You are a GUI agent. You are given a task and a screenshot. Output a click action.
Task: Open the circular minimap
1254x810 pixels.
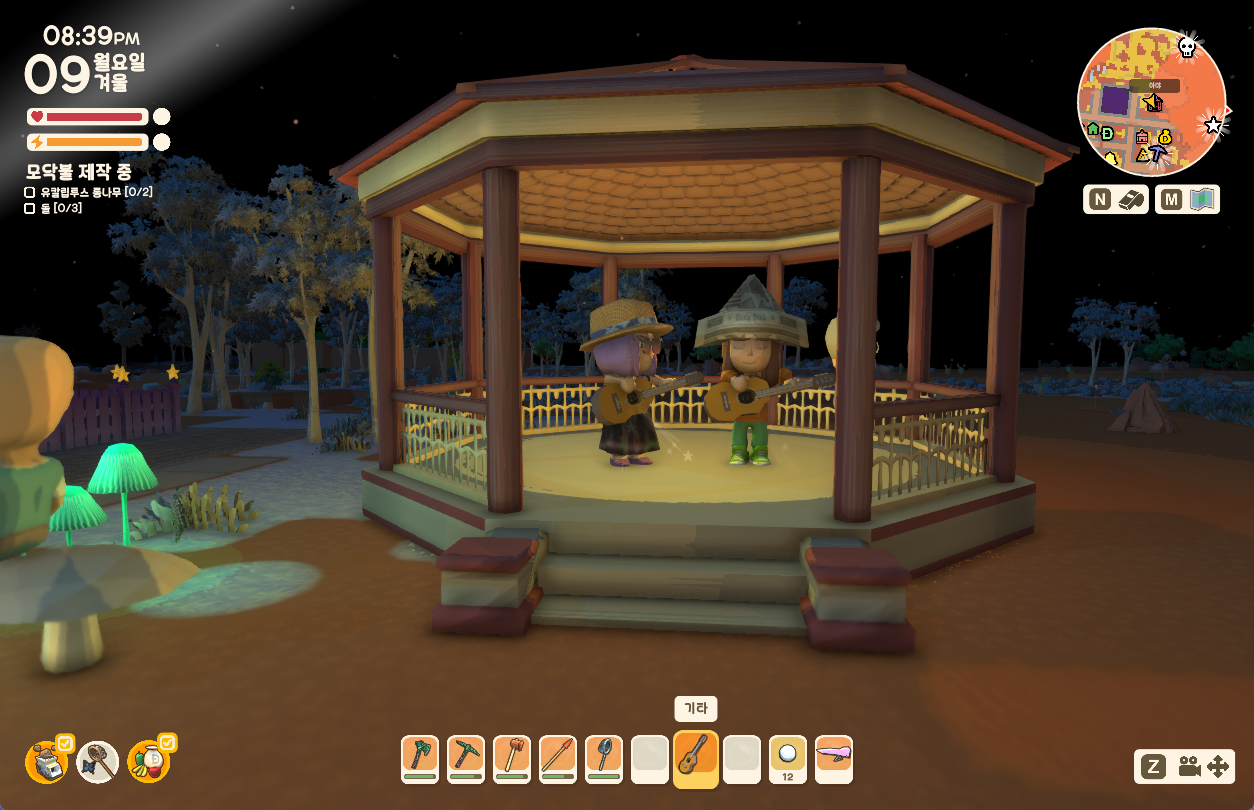[x=1151, y=102]
